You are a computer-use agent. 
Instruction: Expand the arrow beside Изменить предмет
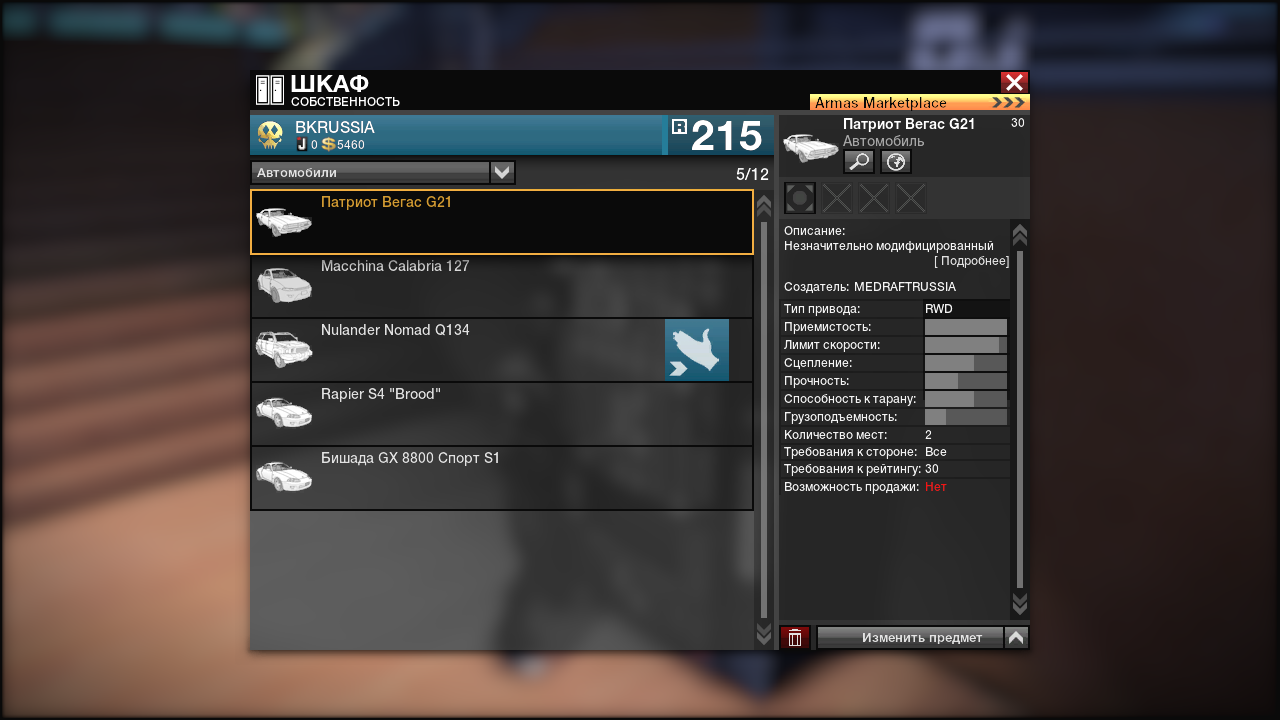tap(1016, 638)
